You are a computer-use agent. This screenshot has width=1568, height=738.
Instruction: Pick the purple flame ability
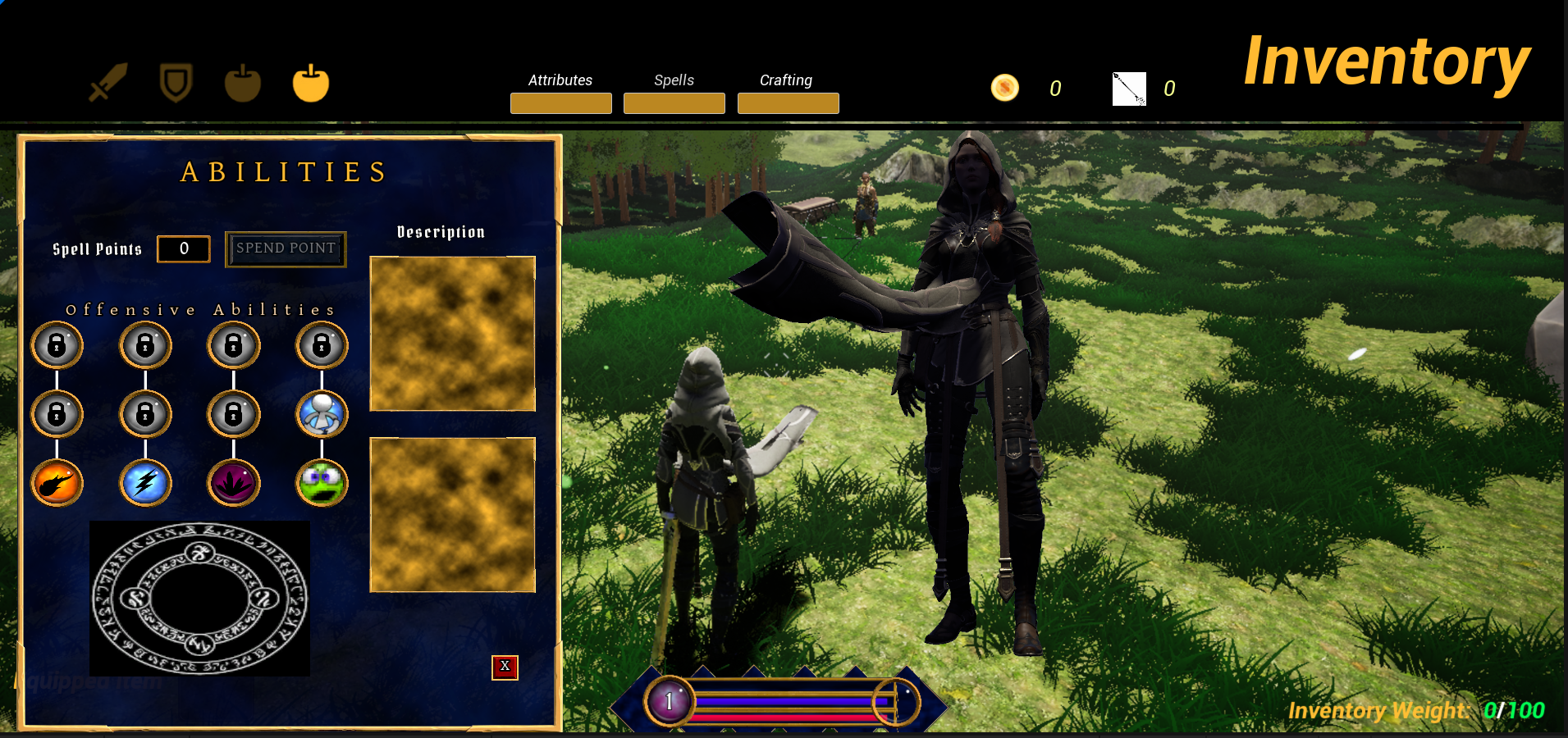click(x=234, y=483)
